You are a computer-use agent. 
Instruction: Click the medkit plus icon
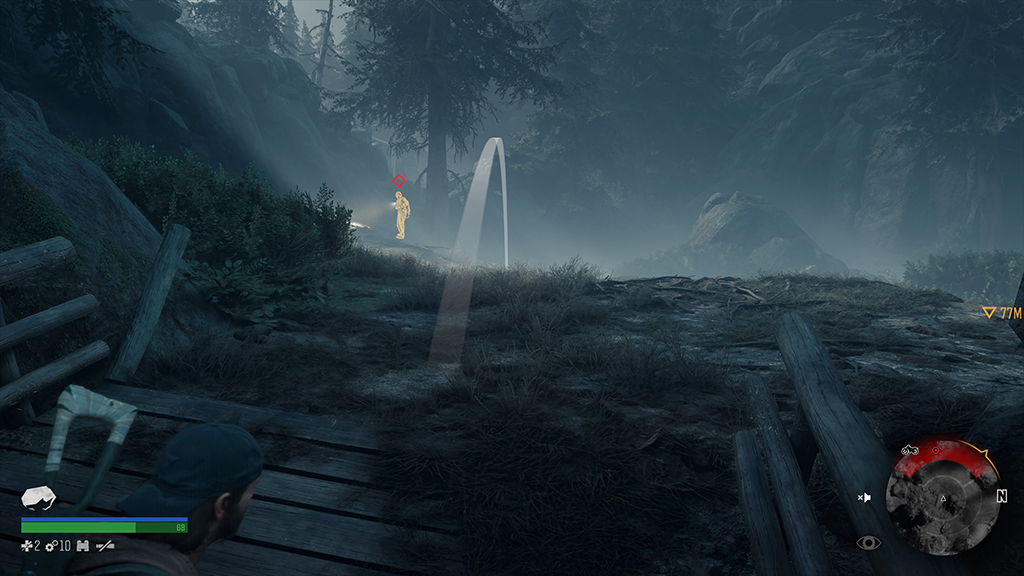tap(26, 545)
